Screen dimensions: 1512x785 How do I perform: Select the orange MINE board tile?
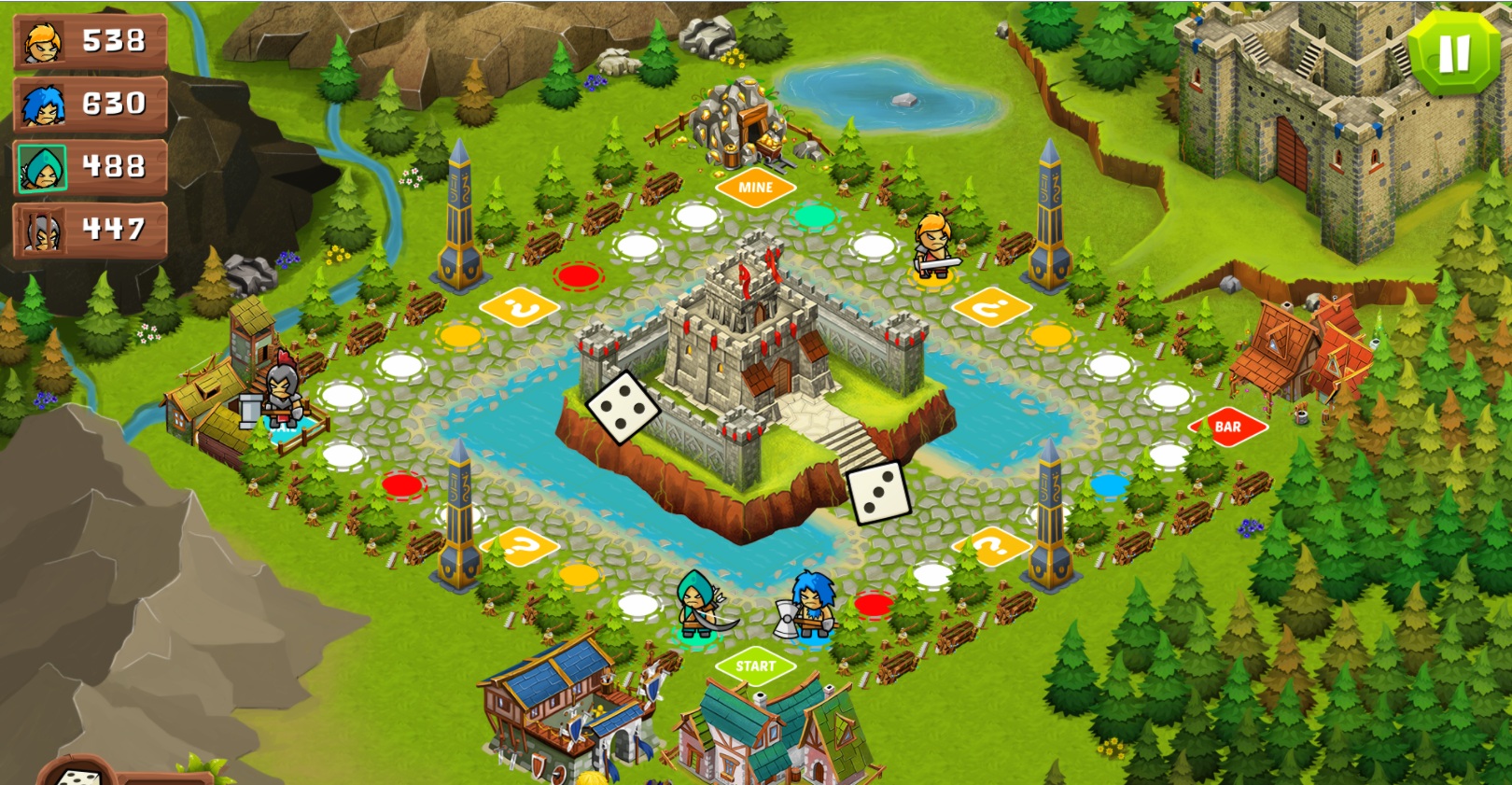(755, 188)
